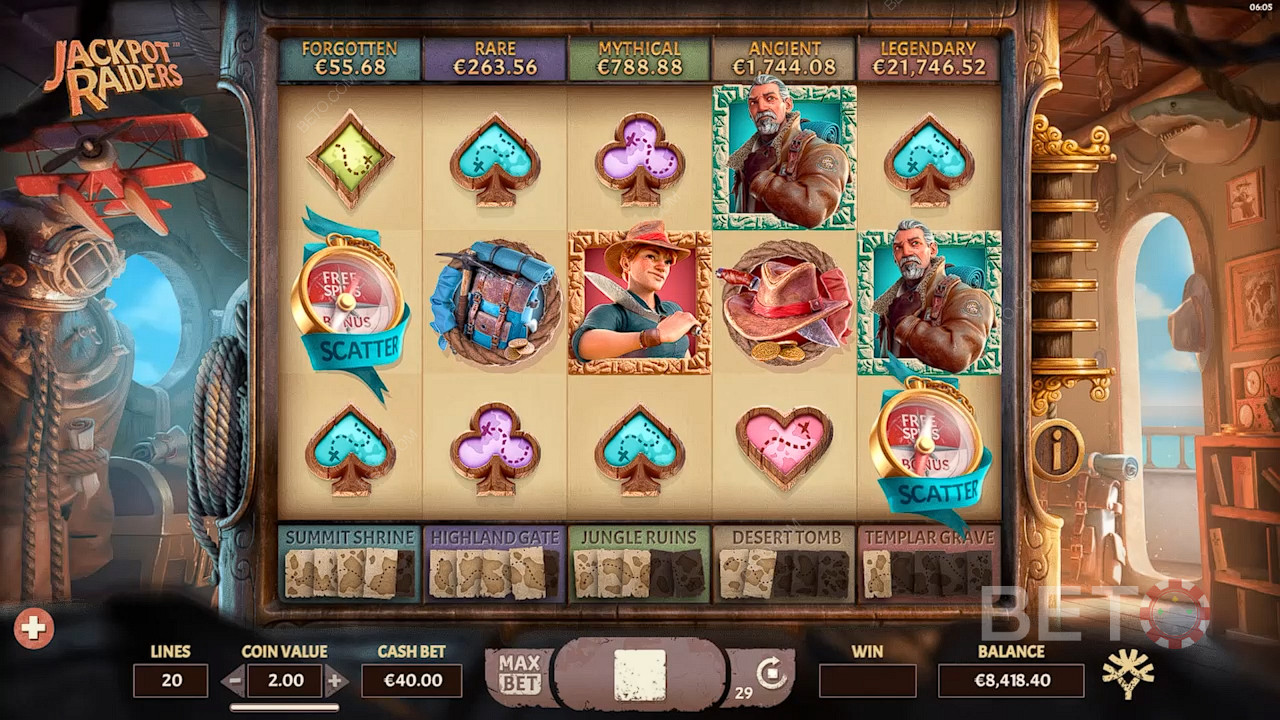
Task: Inspect the Legendary jackpot panel
Action: point(929,59)
